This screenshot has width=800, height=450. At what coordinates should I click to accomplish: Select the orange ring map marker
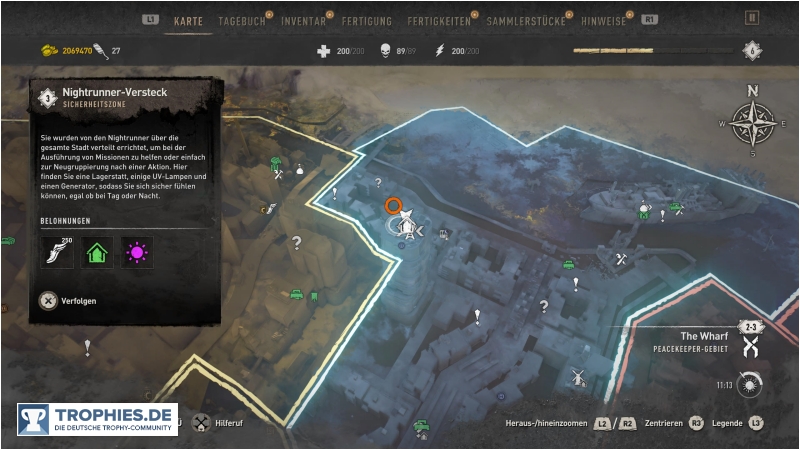tap(394, 206)
